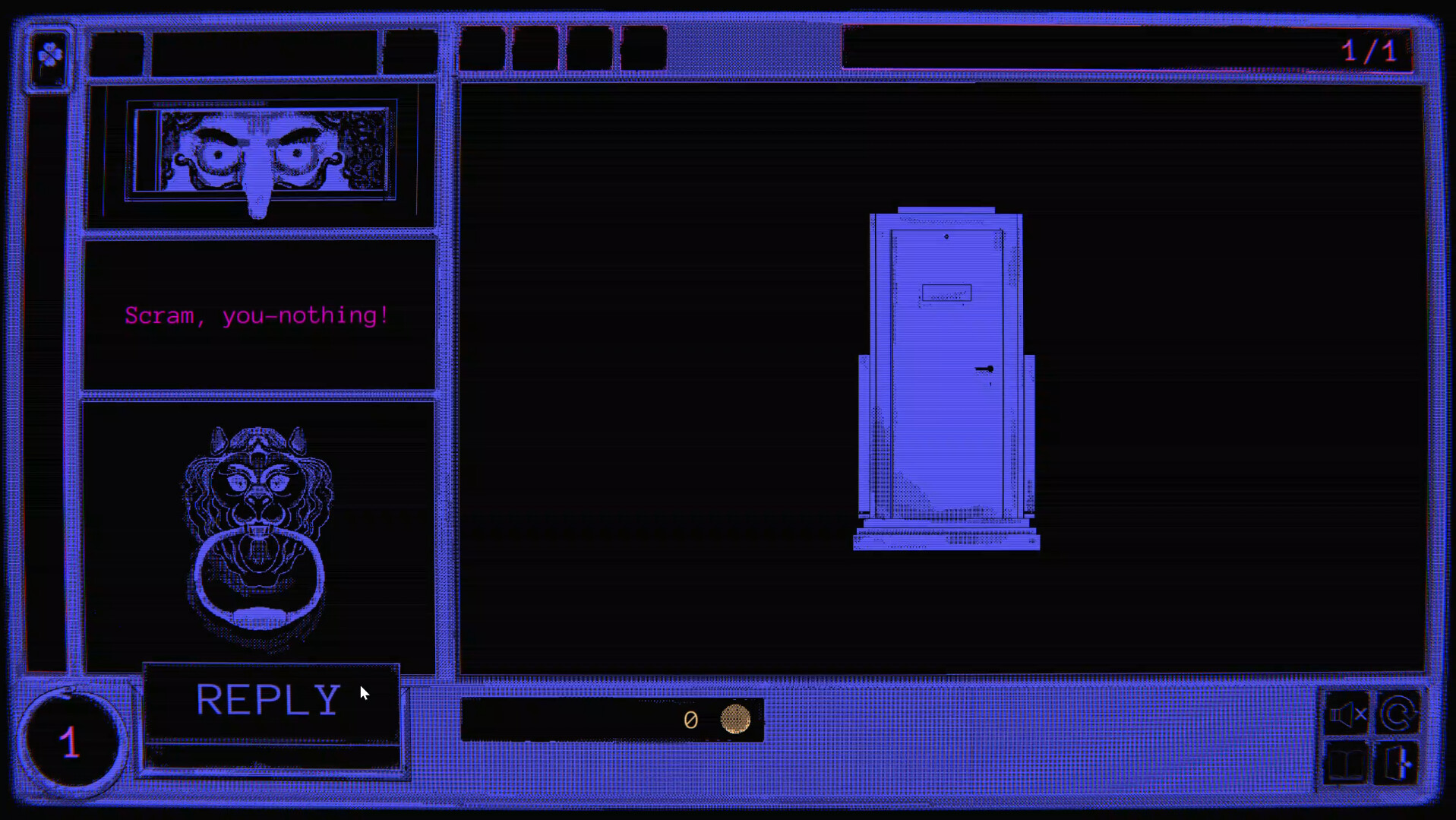This screenshot has width=1456, height=820.
Task: Click the dialogue text 'Scram, you-nothing!'
Action: coord(256,315)
